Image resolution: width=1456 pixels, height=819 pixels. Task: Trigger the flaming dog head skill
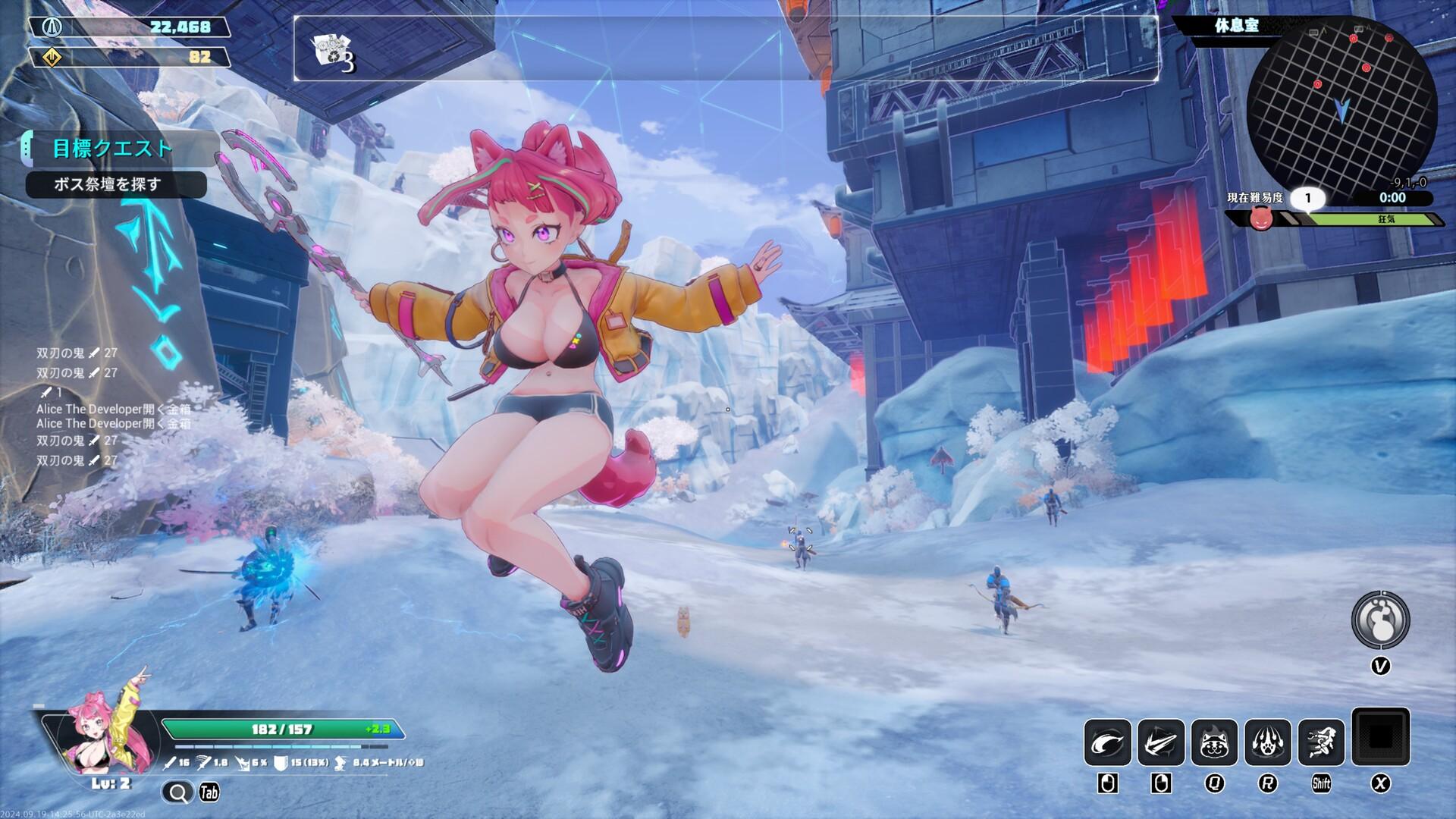(1213, 742)
